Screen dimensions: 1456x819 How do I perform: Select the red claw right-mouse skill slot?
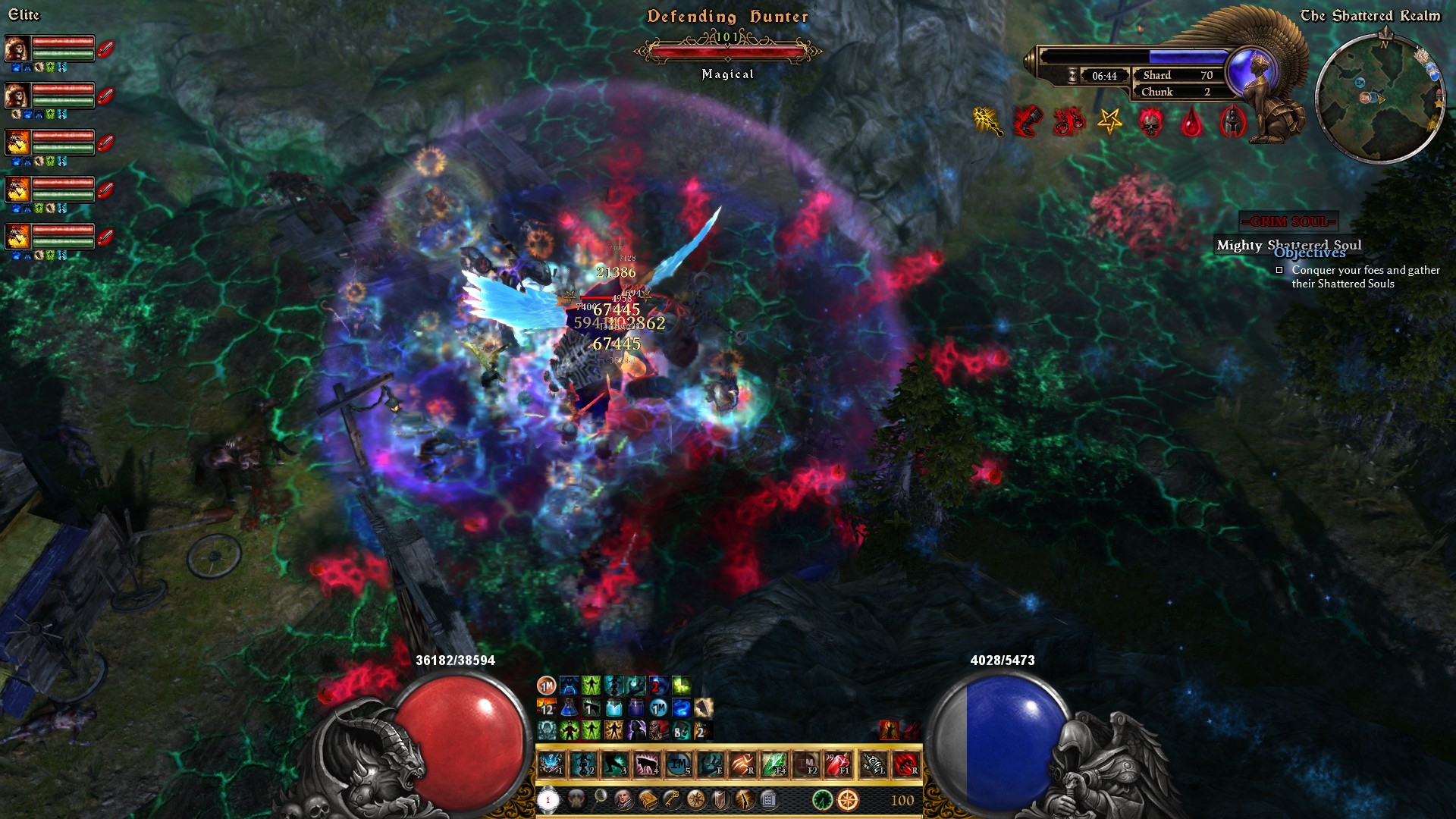point(905,764)
